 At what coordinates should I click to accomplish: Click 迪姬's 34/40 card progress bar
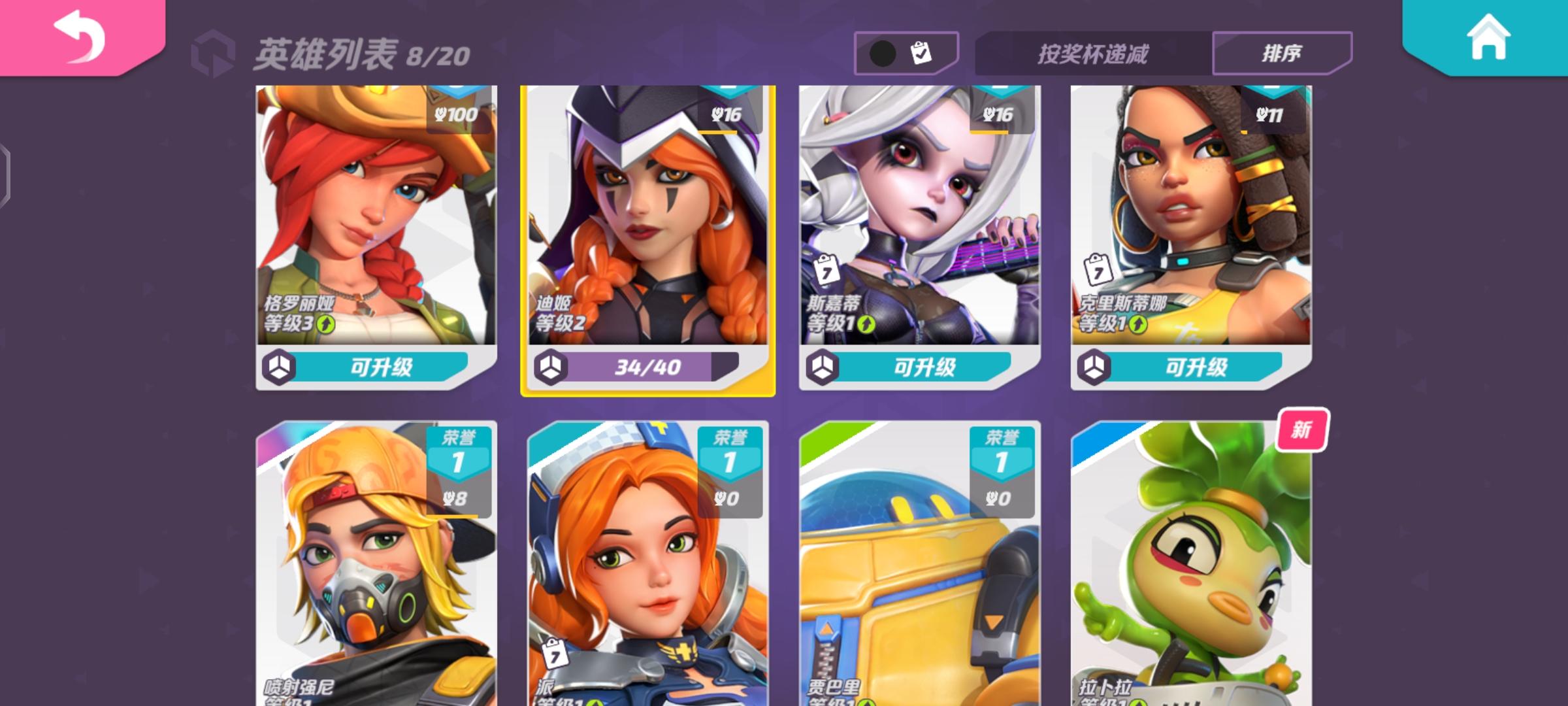(647, 368)
